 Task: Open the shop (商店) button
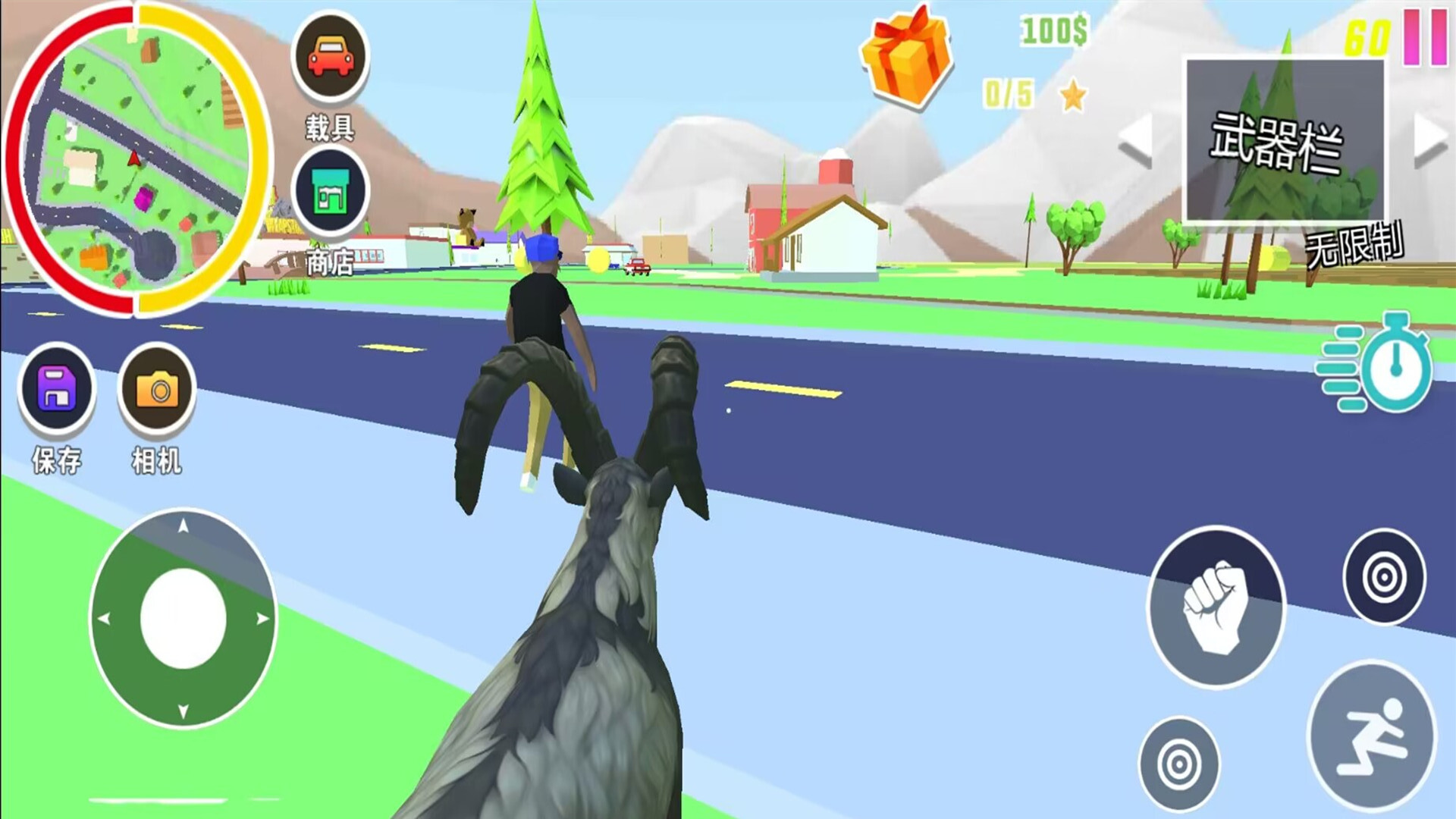(330, 191)
